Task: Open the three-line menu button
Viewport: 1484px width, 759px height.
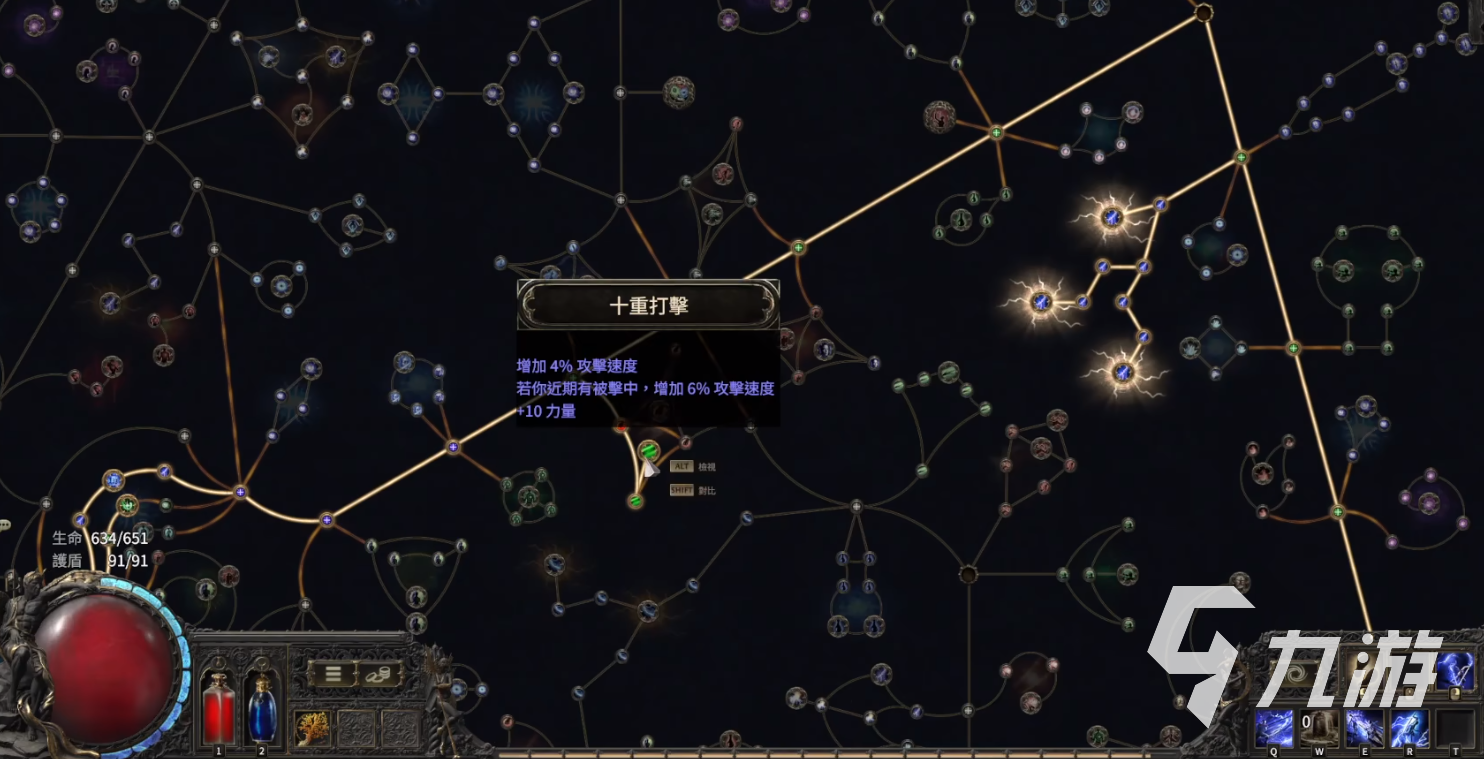Action: [x=331, y=673]
